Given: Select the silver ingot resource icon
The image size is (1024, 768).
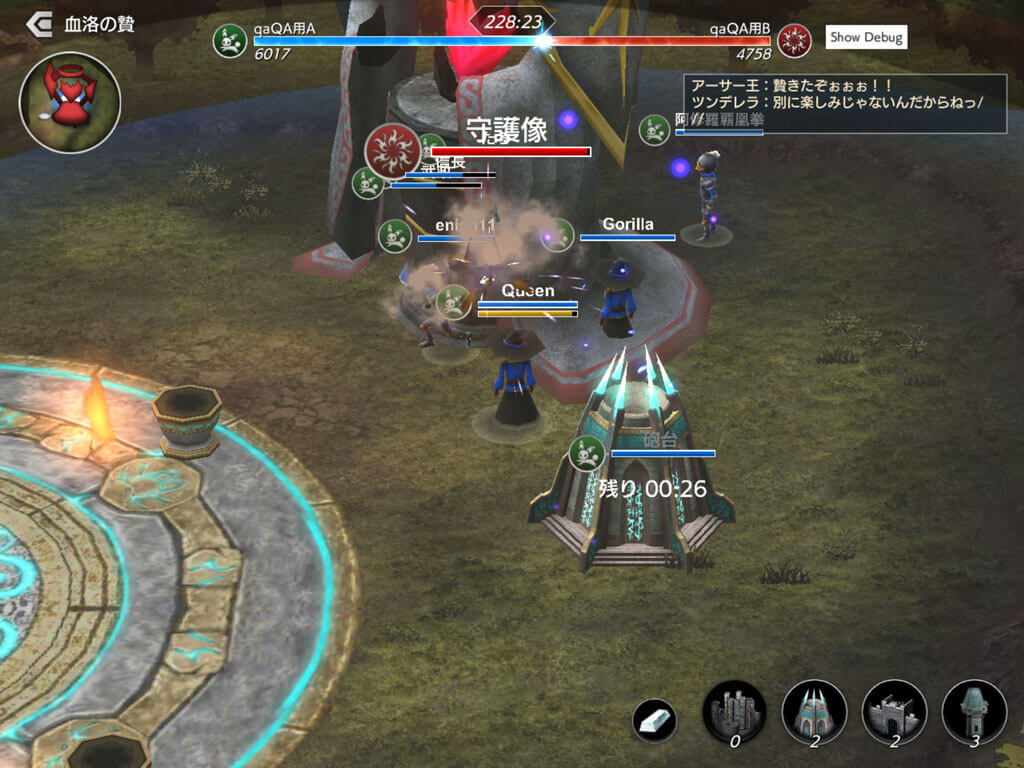Looking at the screenshot, I should click(655, 719).
